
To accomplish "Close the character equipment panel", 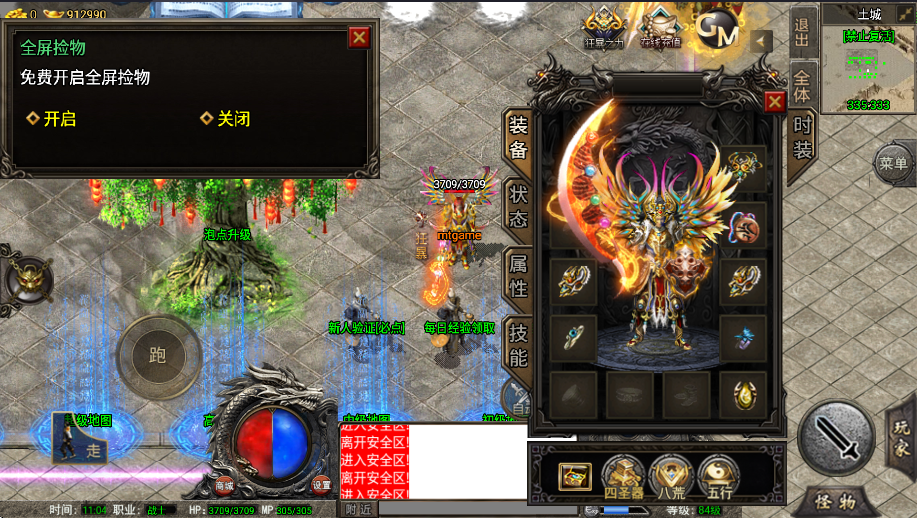I will pyautogui.click(x=774, y=101).
